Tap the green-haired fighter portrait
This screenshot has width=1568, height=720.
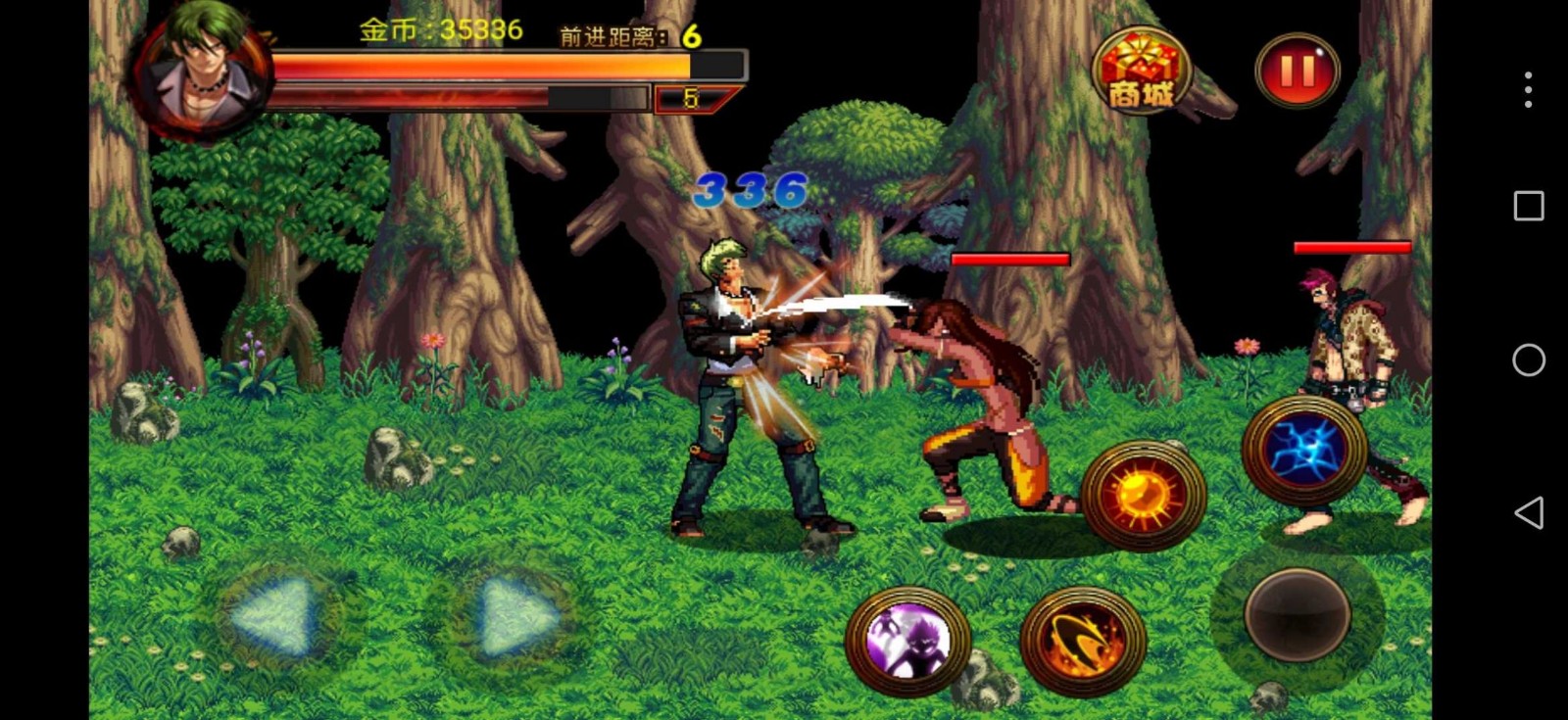tap(204, 69)
